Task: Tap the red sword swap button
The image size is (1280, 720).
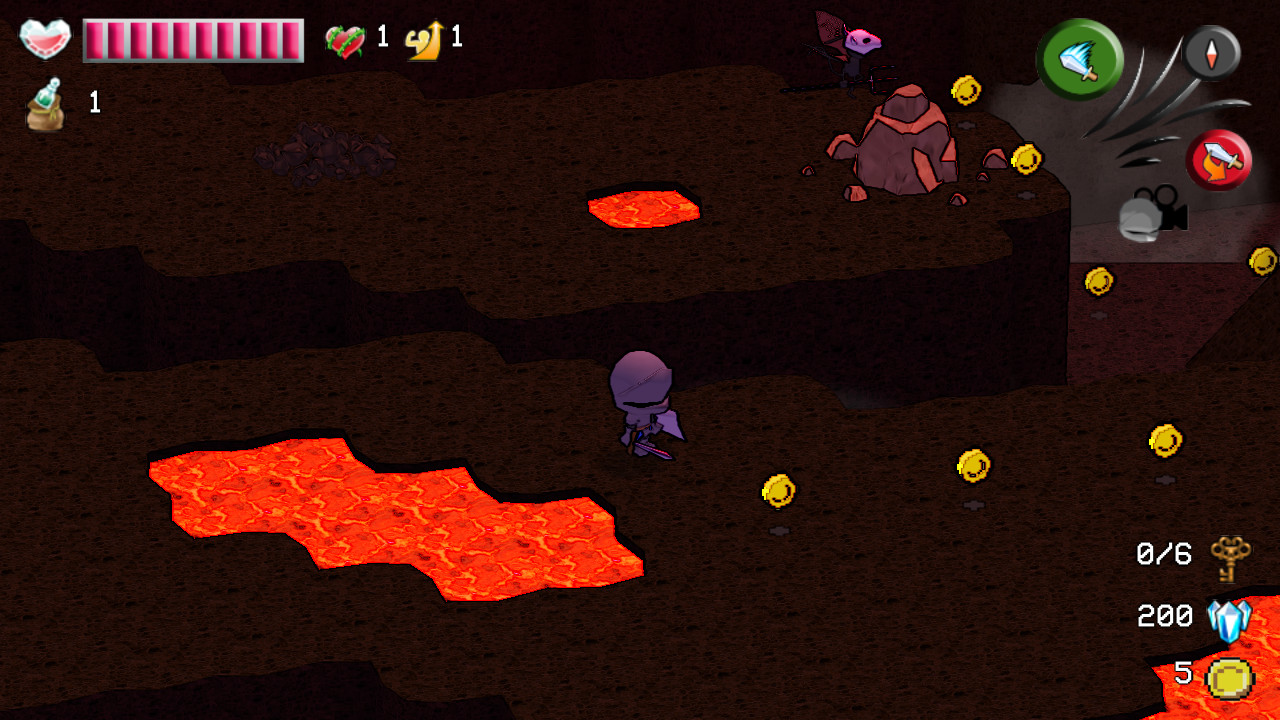Action: coord(1219,160)
